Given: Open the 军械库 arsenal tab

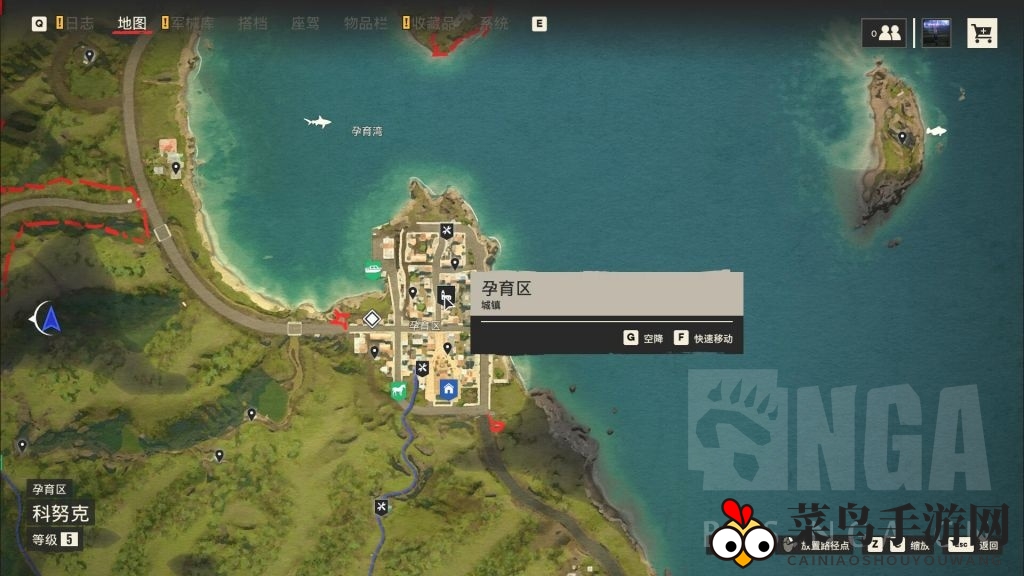Looking at the screenshot, I should pyautogui.click(x=193, y=23).
